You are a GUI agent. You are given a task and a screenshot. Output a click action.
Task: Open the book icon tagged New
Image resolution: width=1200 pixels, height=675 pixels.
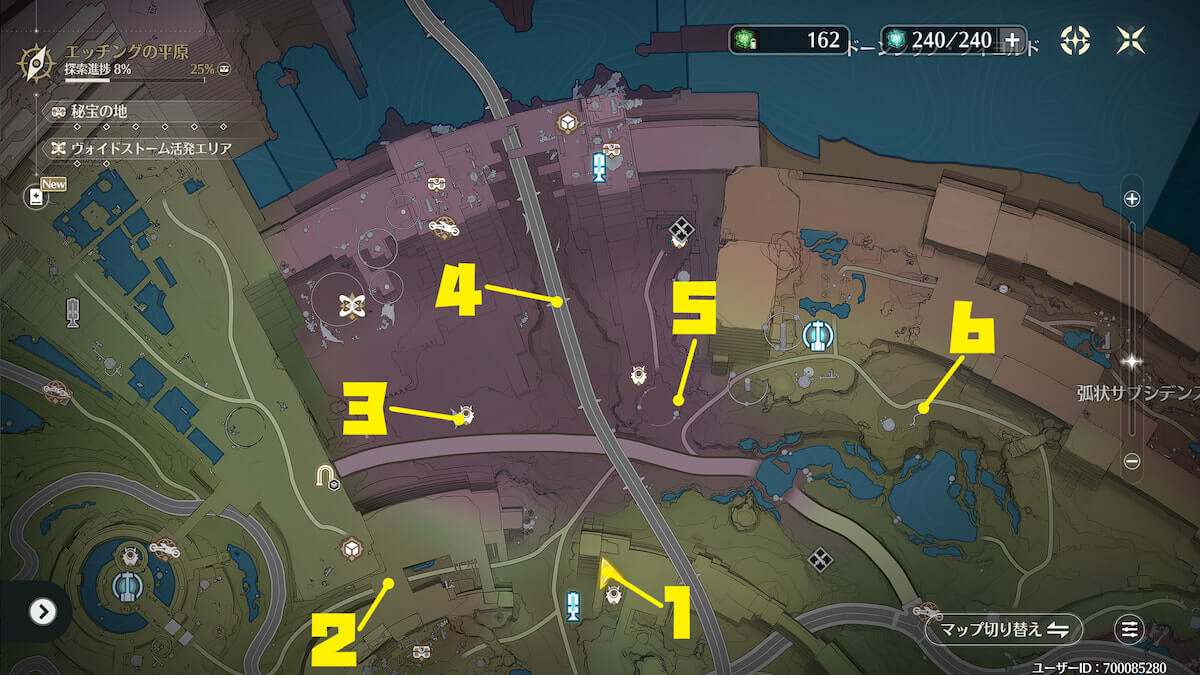[37, 197]
